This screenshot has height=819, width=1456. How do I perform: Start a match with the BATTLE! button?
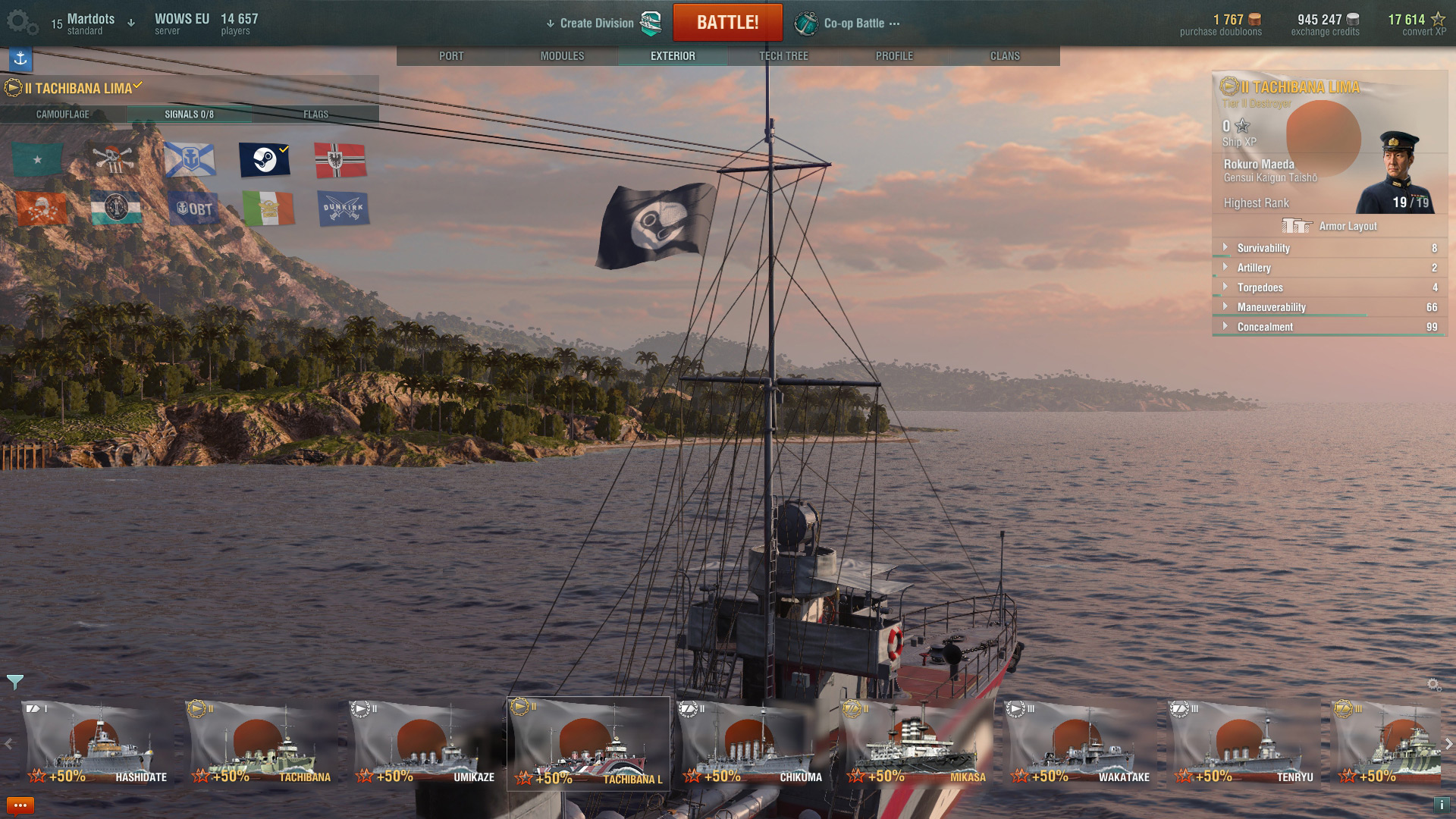727,23
